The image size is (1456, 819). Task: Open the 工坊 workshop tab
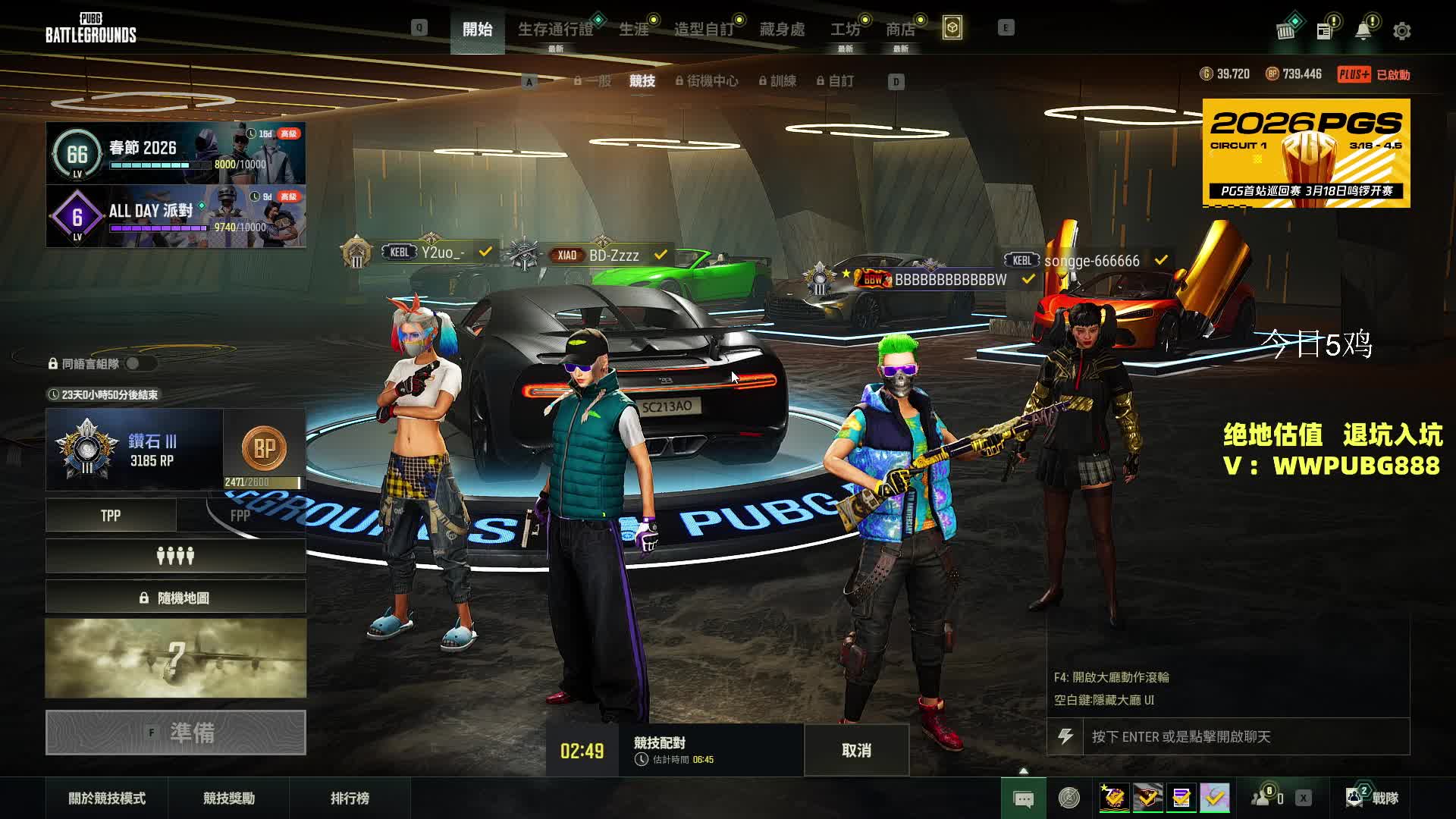(x=845, y=30)
